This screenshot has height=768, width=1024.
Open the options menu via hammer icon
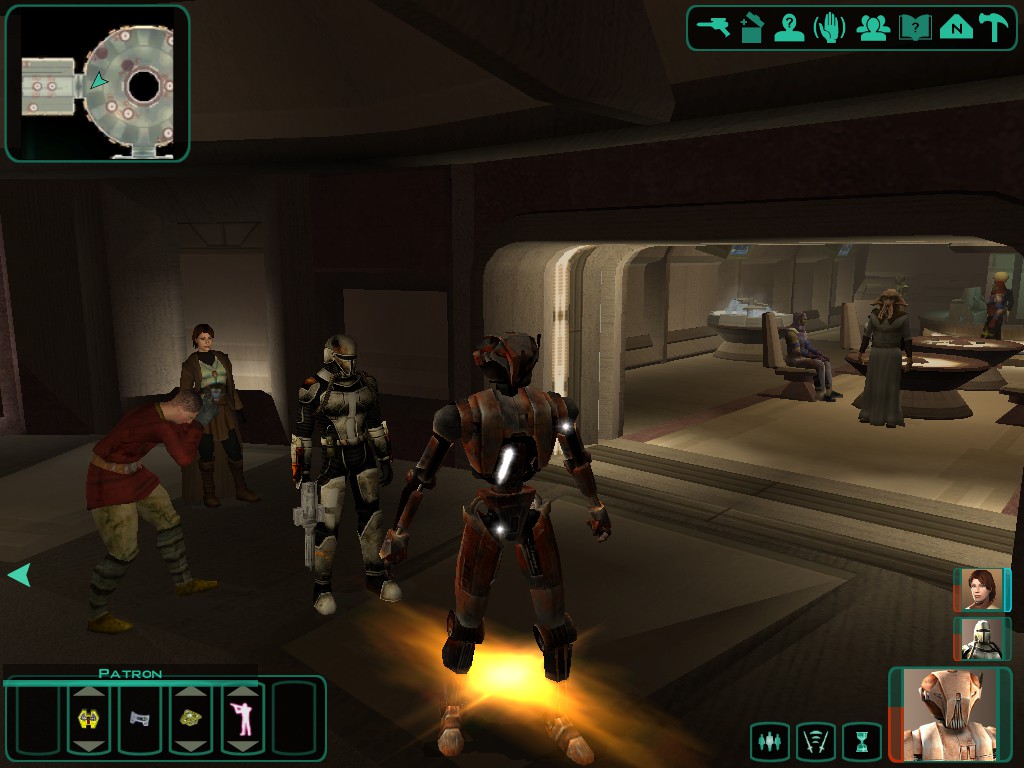point(994,27)
